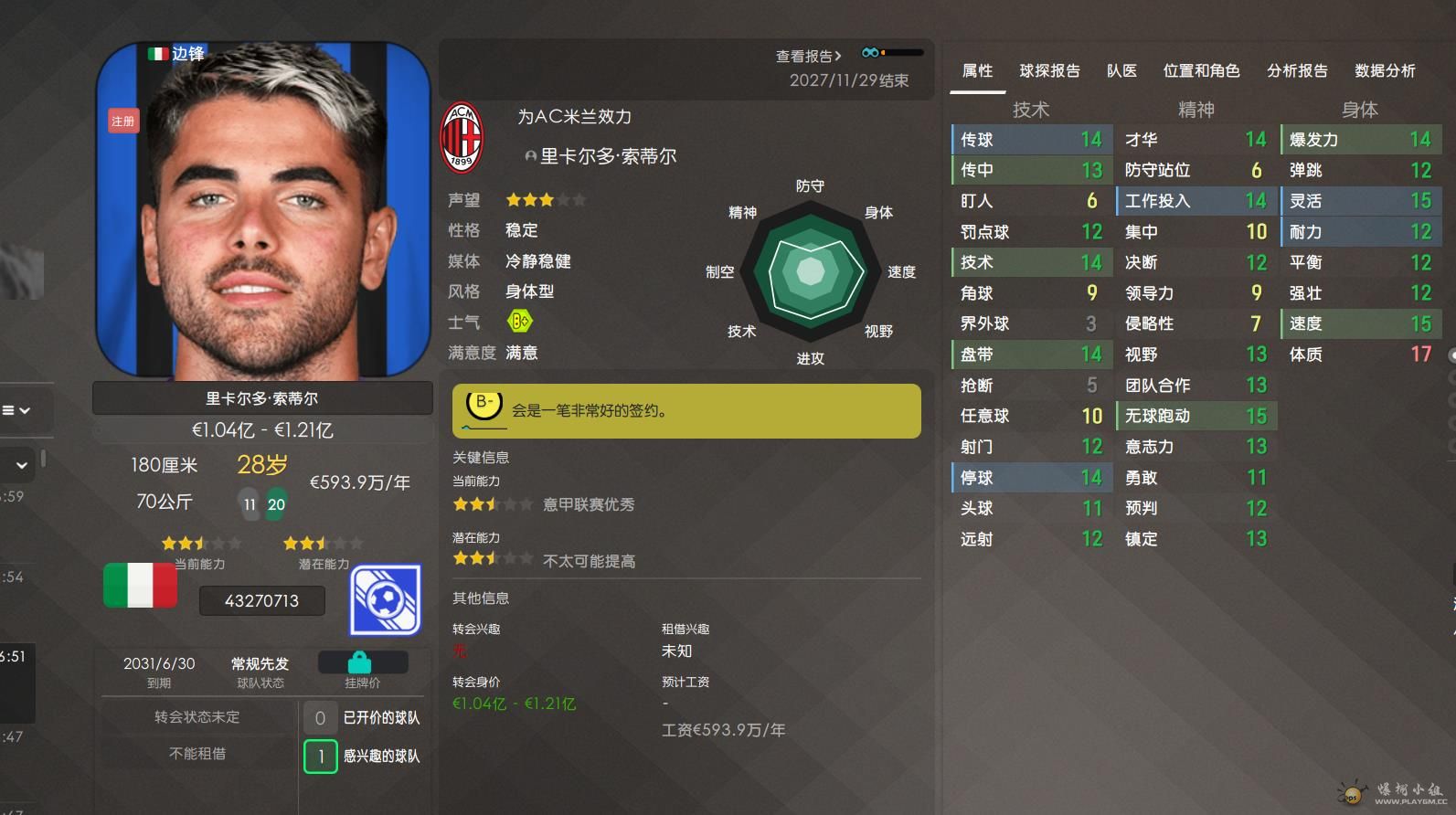This screenshot has height=815, width=1456.
Task: Show the 分析报告 analysis report tab
Action: tap(1297, 70)
